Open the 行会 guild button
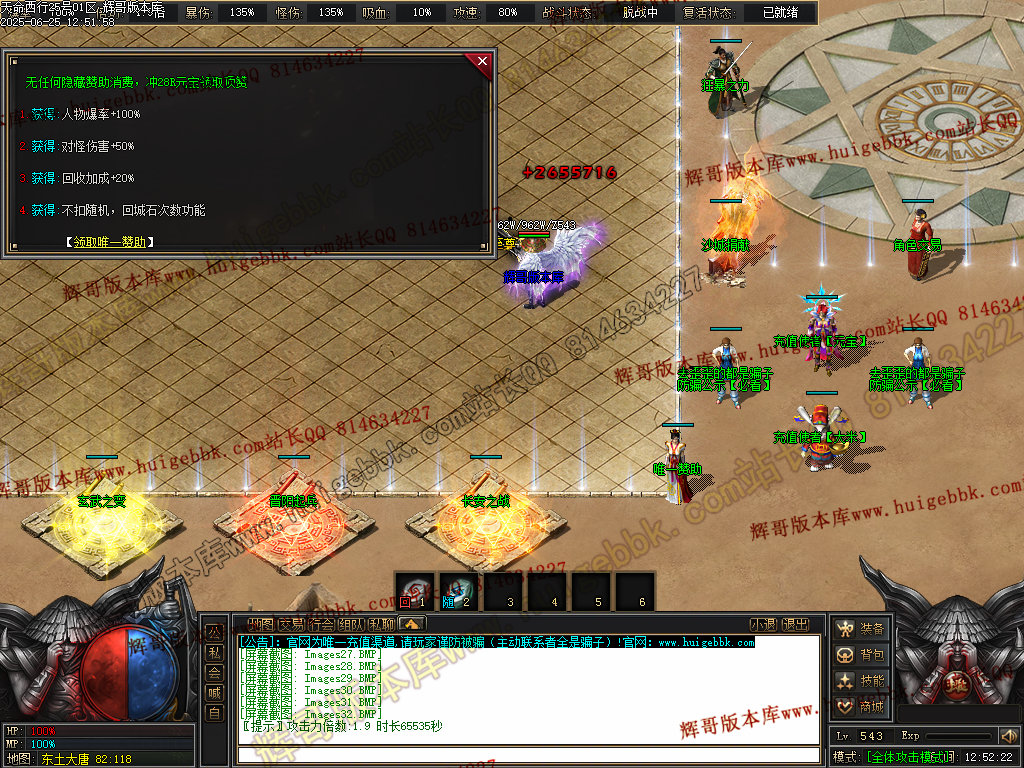The width and height of the screenshot is (1024, 768). click(321, 625)
